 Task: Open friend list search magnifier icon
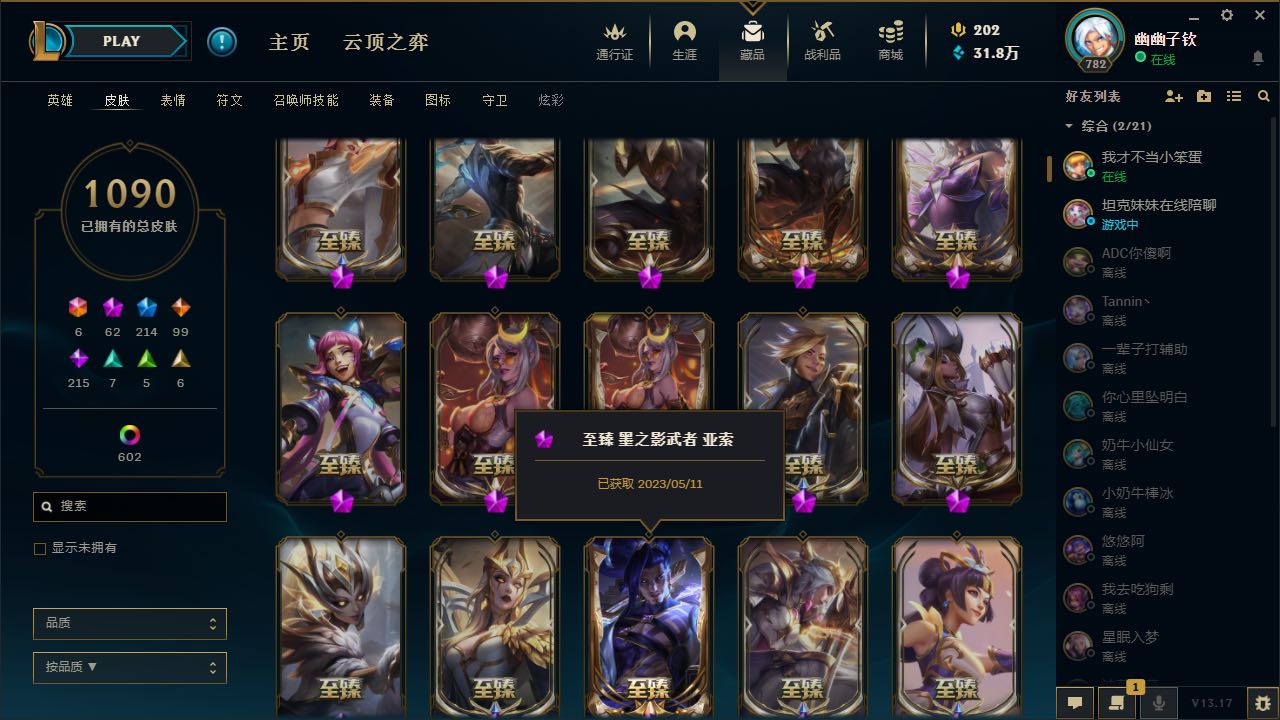[1264, 96]
